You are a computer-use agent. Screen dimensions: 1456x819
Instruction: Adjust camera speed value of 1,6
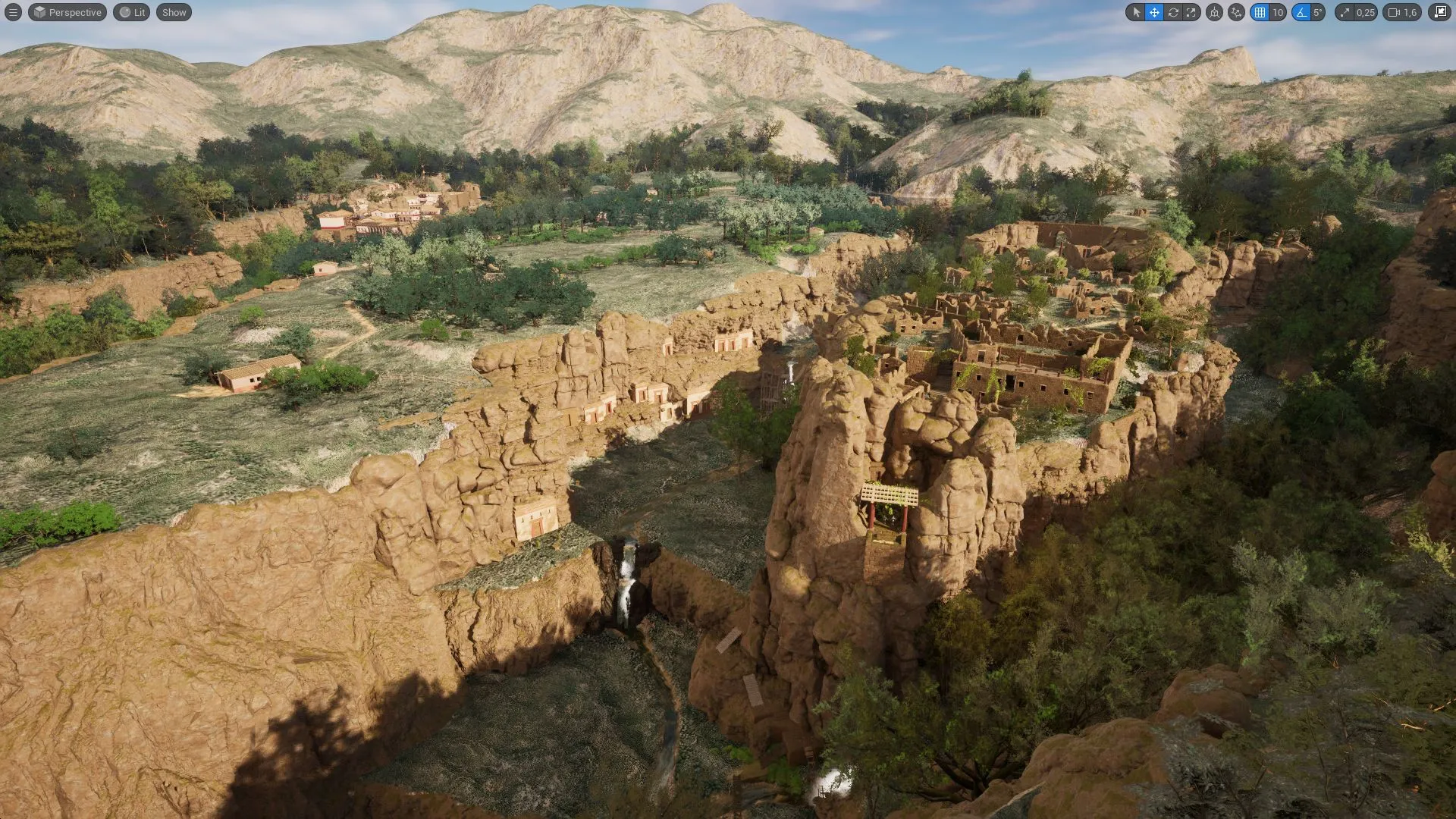[x=1410, y=12]
